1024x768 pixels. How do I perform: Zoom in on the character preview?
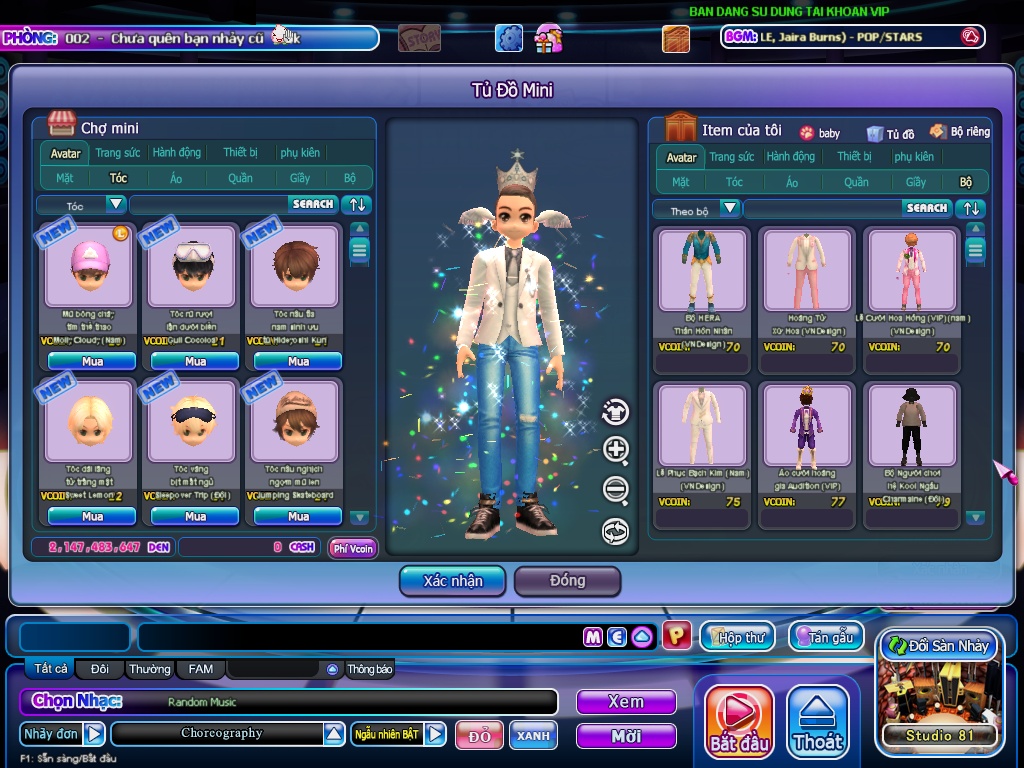point(615,450)
